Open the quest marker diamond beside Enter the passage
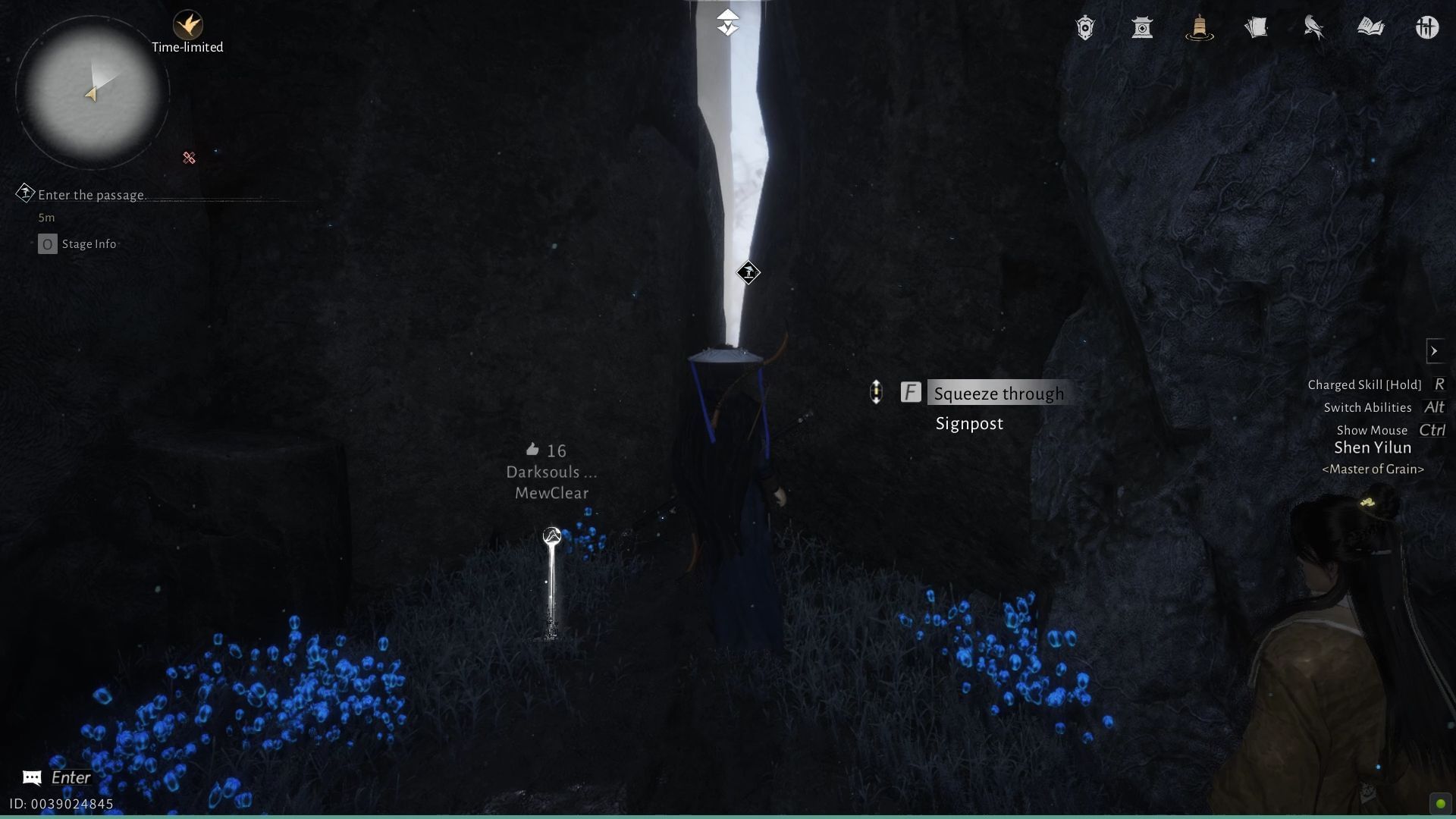 25,194
